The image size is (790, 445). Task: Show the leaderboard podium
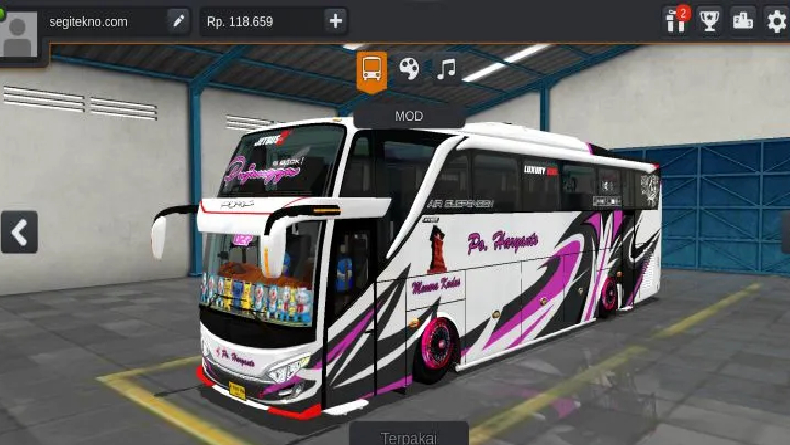[x=742, y=21]
